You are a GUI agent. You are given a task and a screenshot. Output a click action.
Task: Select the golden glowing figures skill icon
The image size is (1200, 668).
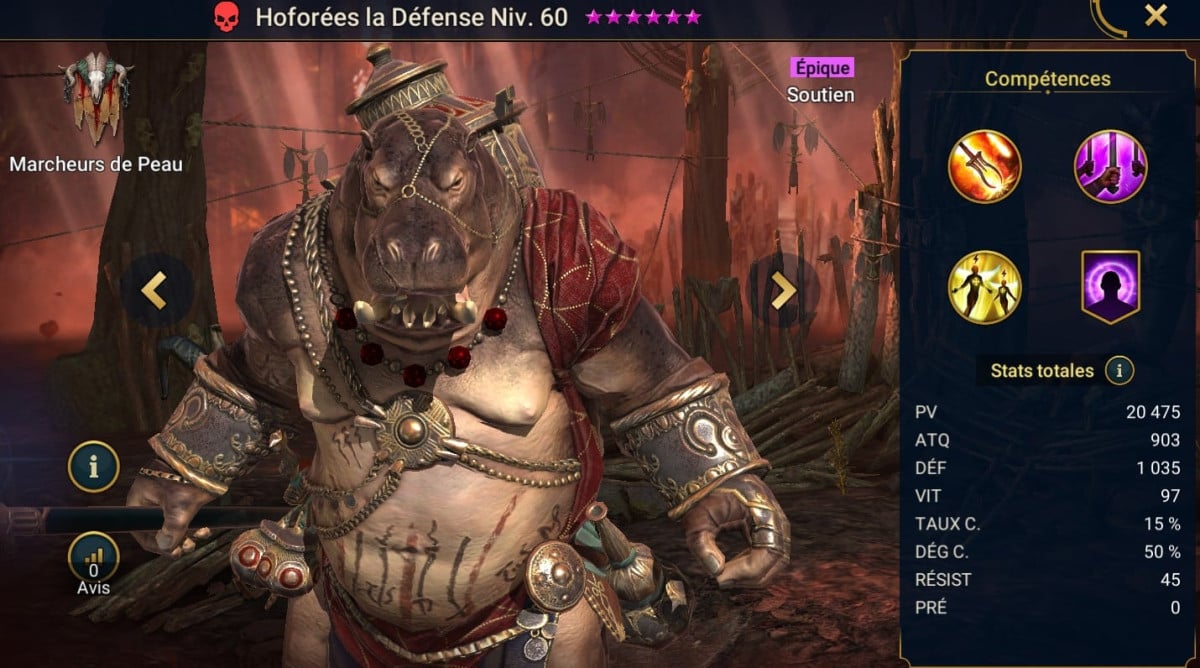point(985,287)
